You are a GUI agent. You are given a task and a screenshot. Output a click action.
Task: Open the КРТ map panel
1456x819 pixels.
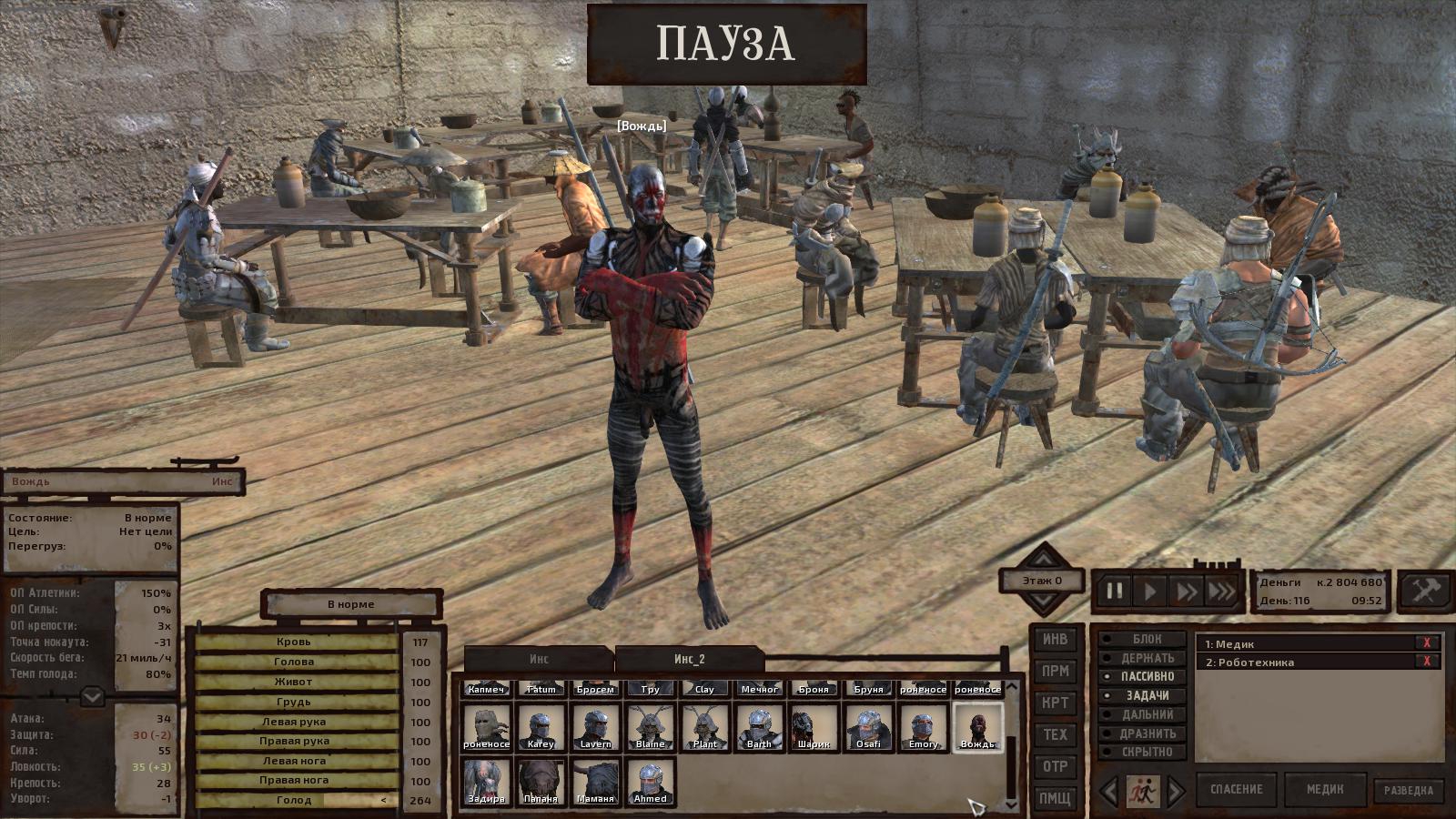point(1055,703)
